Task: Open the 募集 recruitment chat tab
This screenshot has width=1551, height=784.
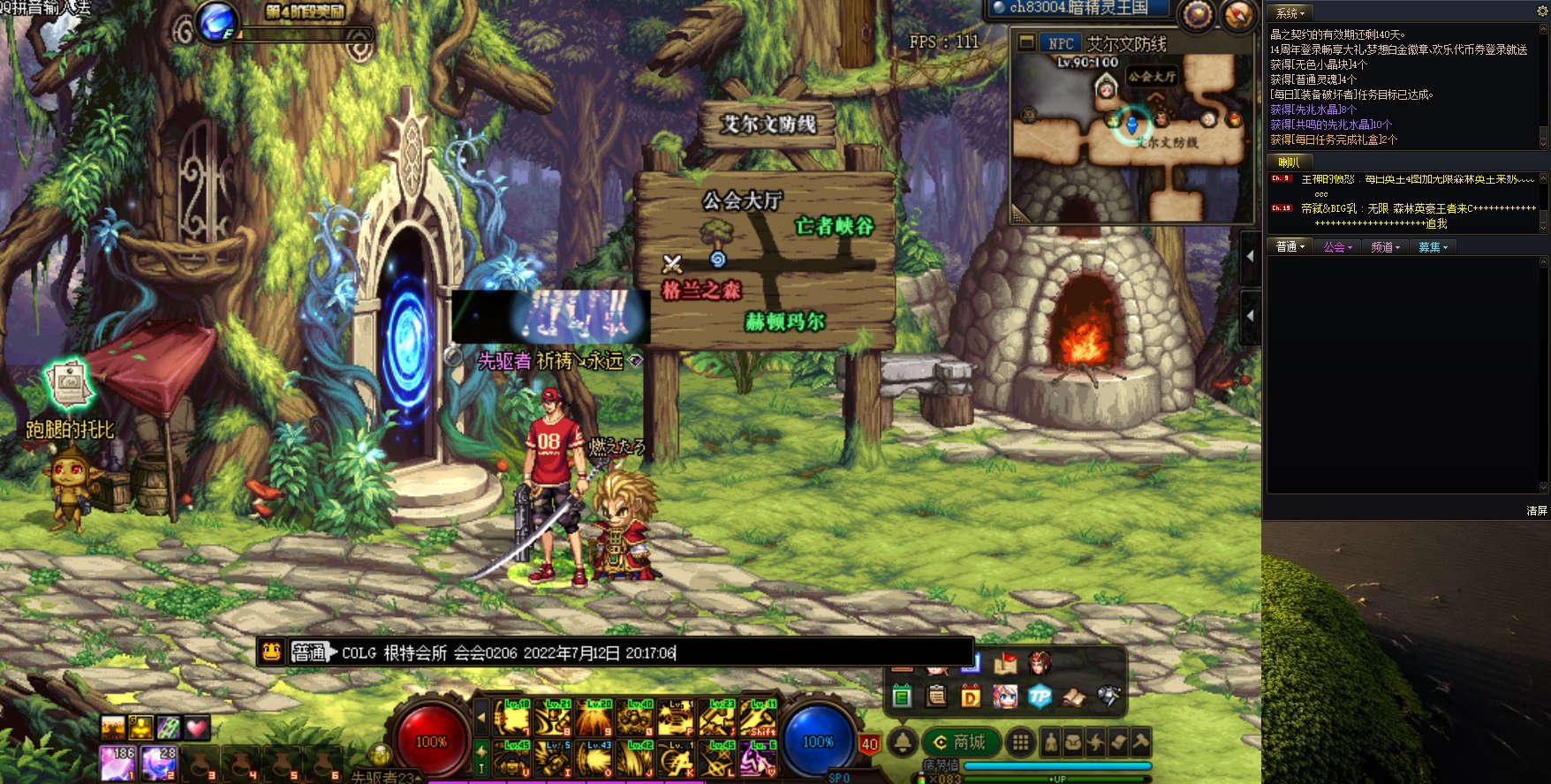Action: click(x=1432, y=247)
